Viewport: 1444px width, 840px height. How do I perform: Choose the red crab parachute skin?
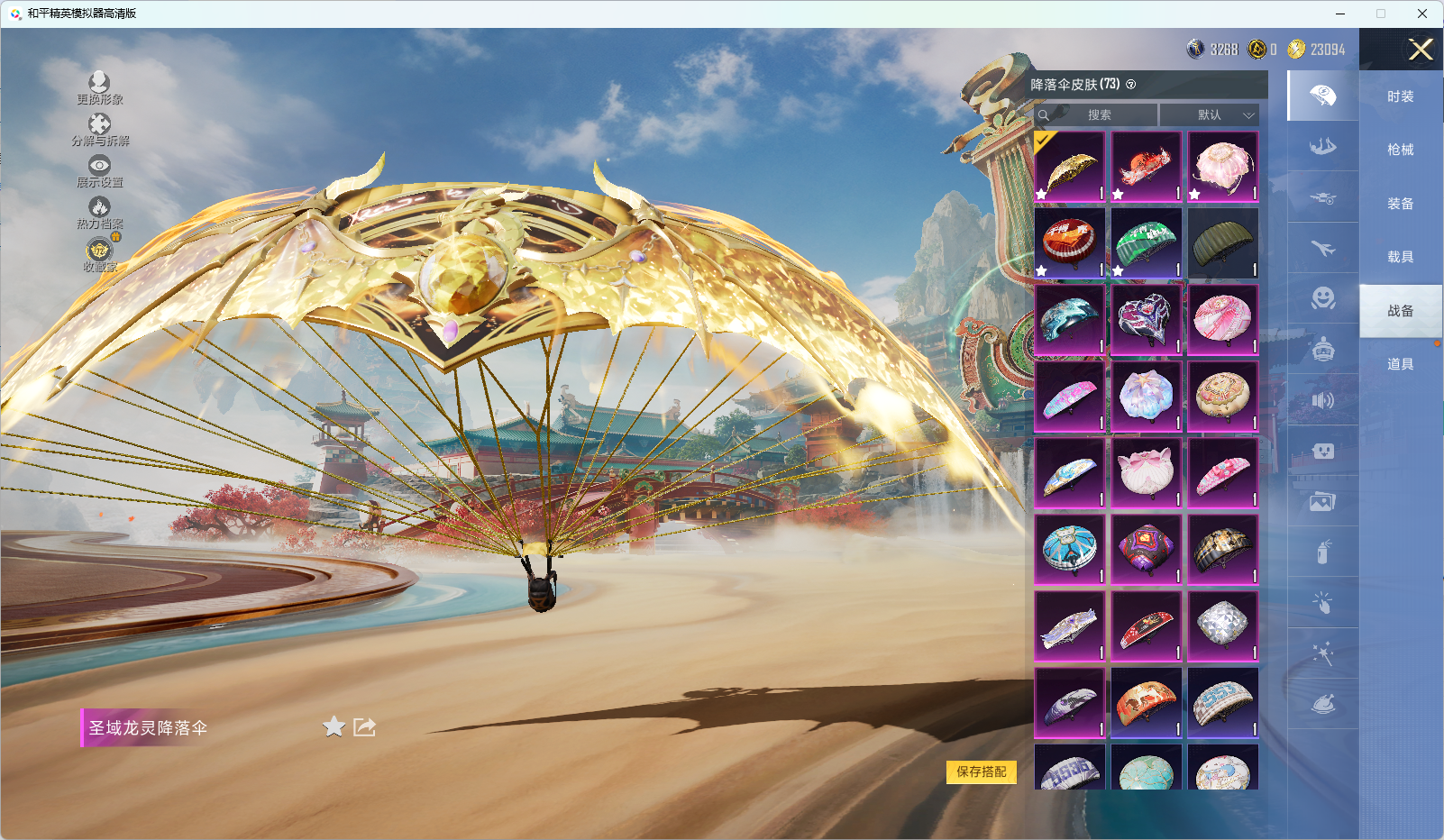[x=1147, y=167]
